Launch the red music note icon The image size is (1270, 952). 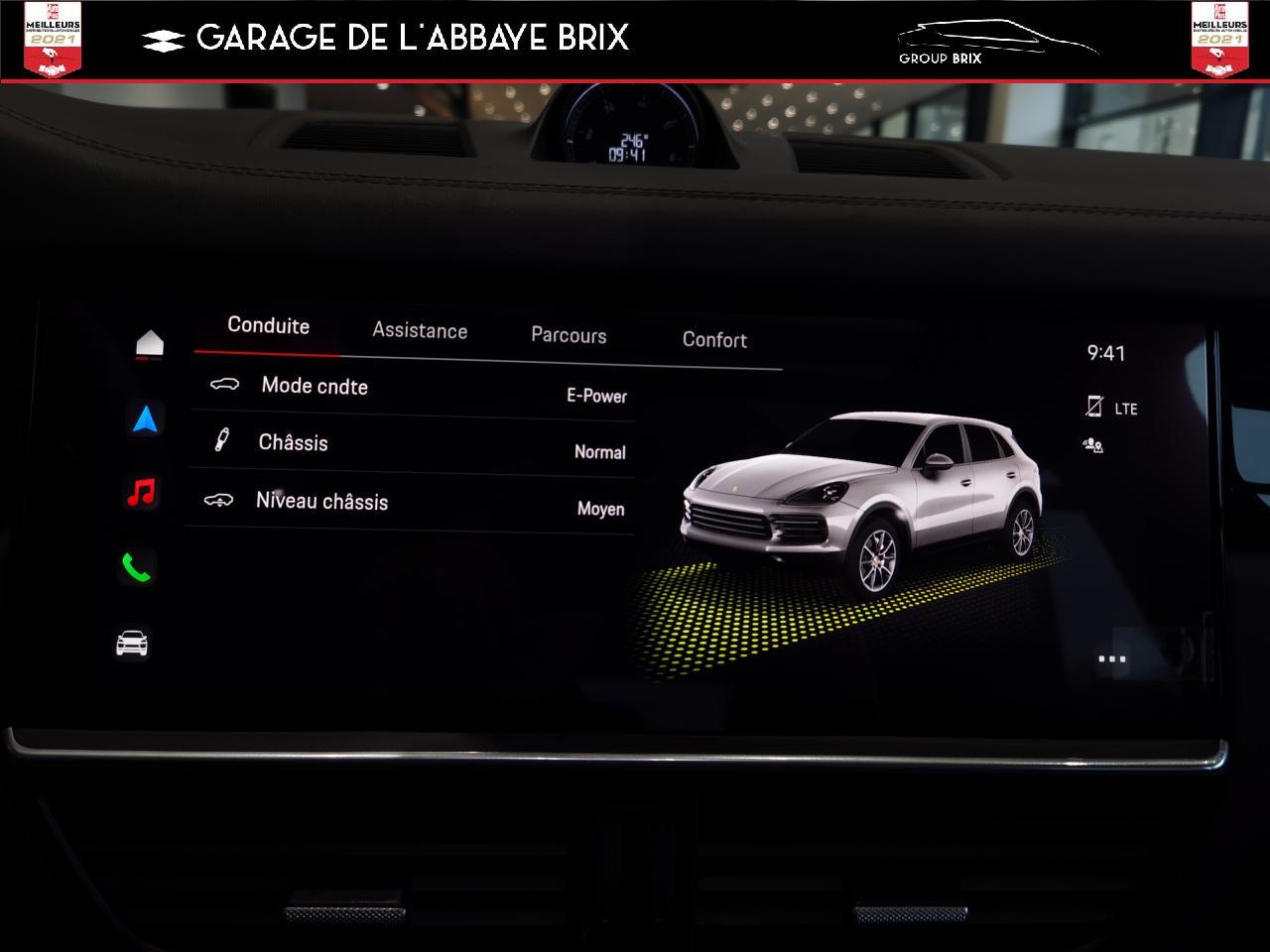[x=142, y=492]
